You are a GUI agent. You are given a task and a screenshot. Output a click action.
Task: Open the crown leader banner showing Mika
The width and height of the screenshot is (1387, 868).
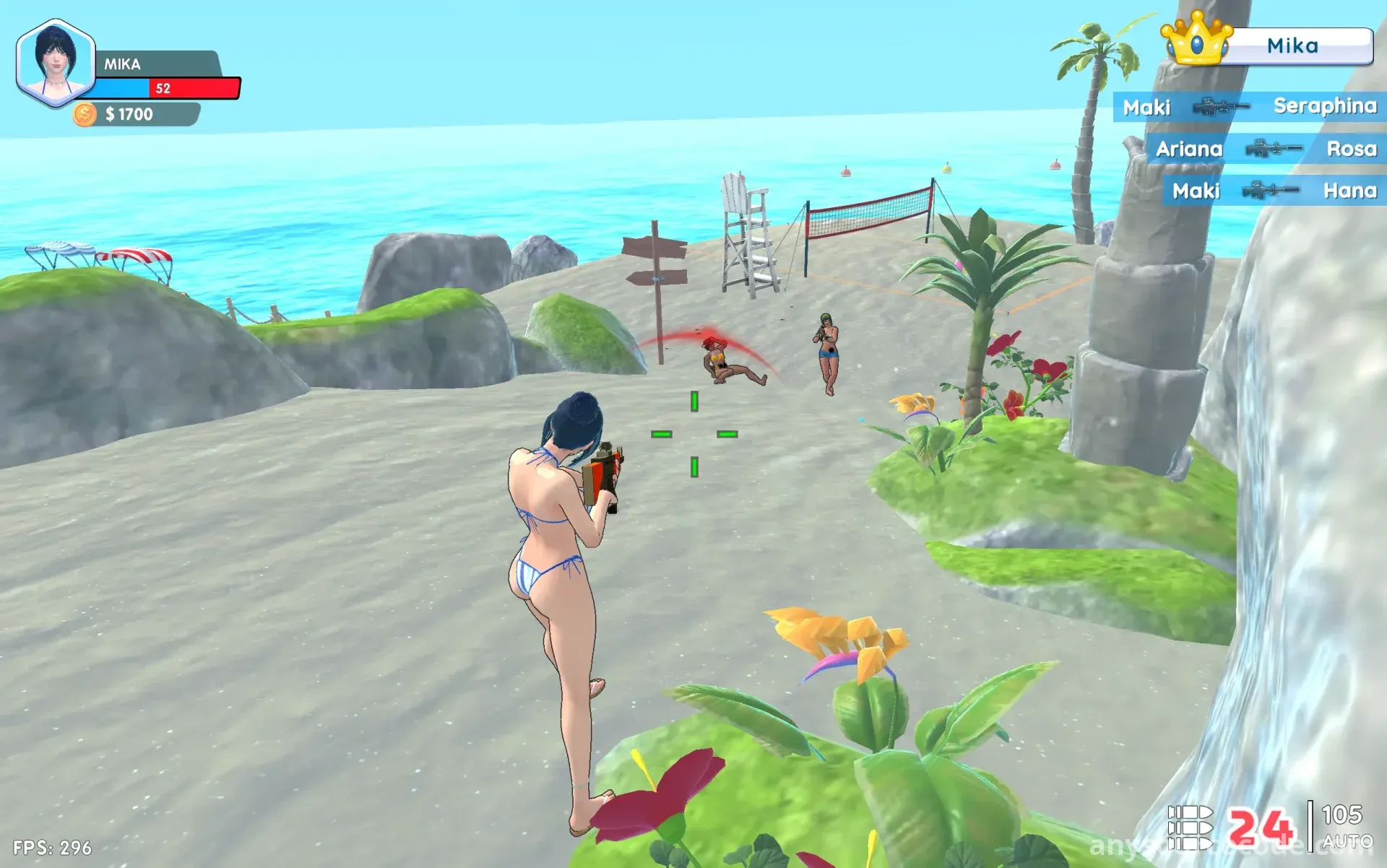1269,45
